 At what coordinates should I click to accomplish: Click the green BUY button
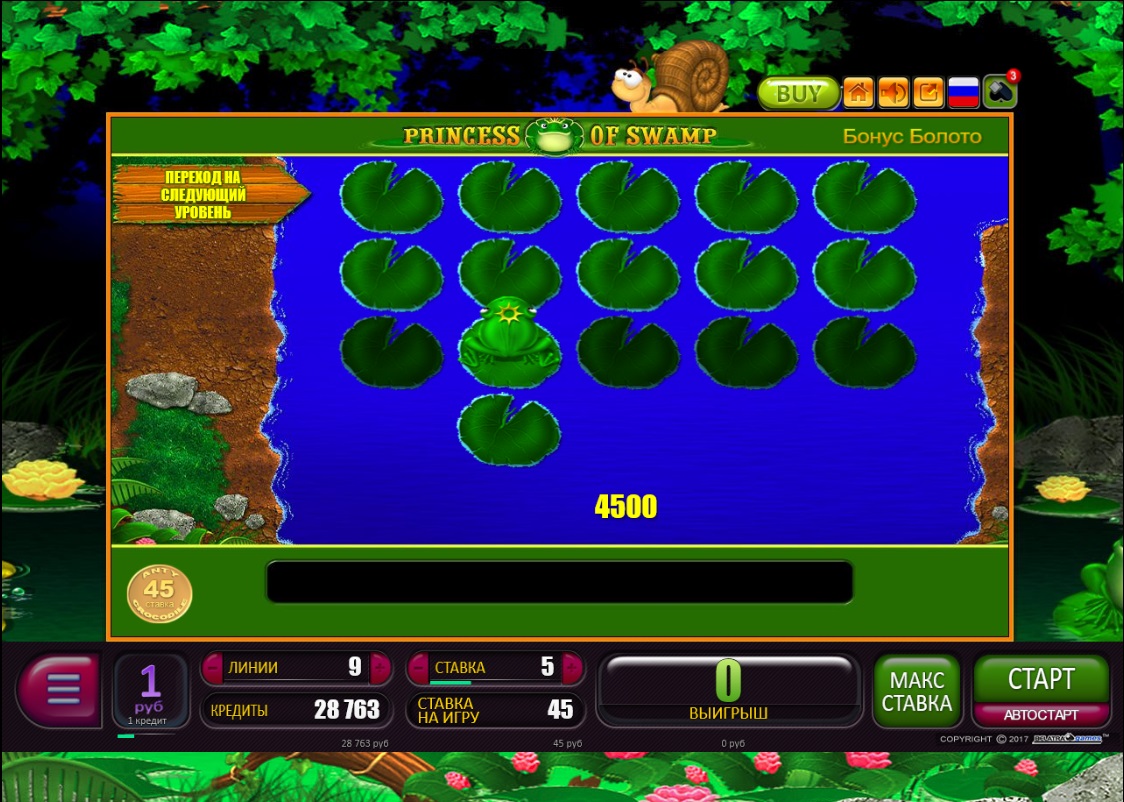pos(797,94)
